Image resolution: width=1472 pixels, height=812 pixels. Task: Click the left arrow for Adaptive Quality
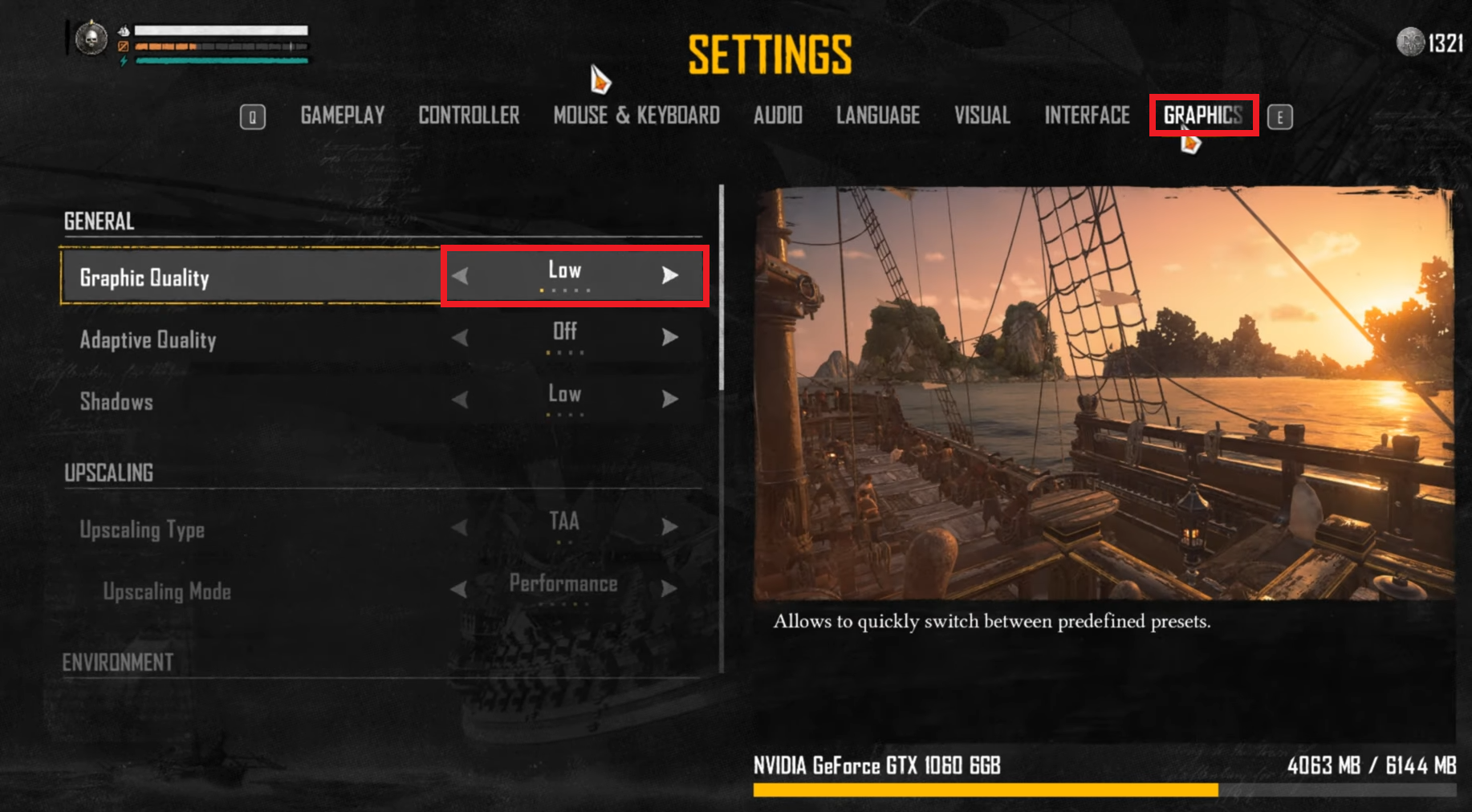tap(460, 337)
